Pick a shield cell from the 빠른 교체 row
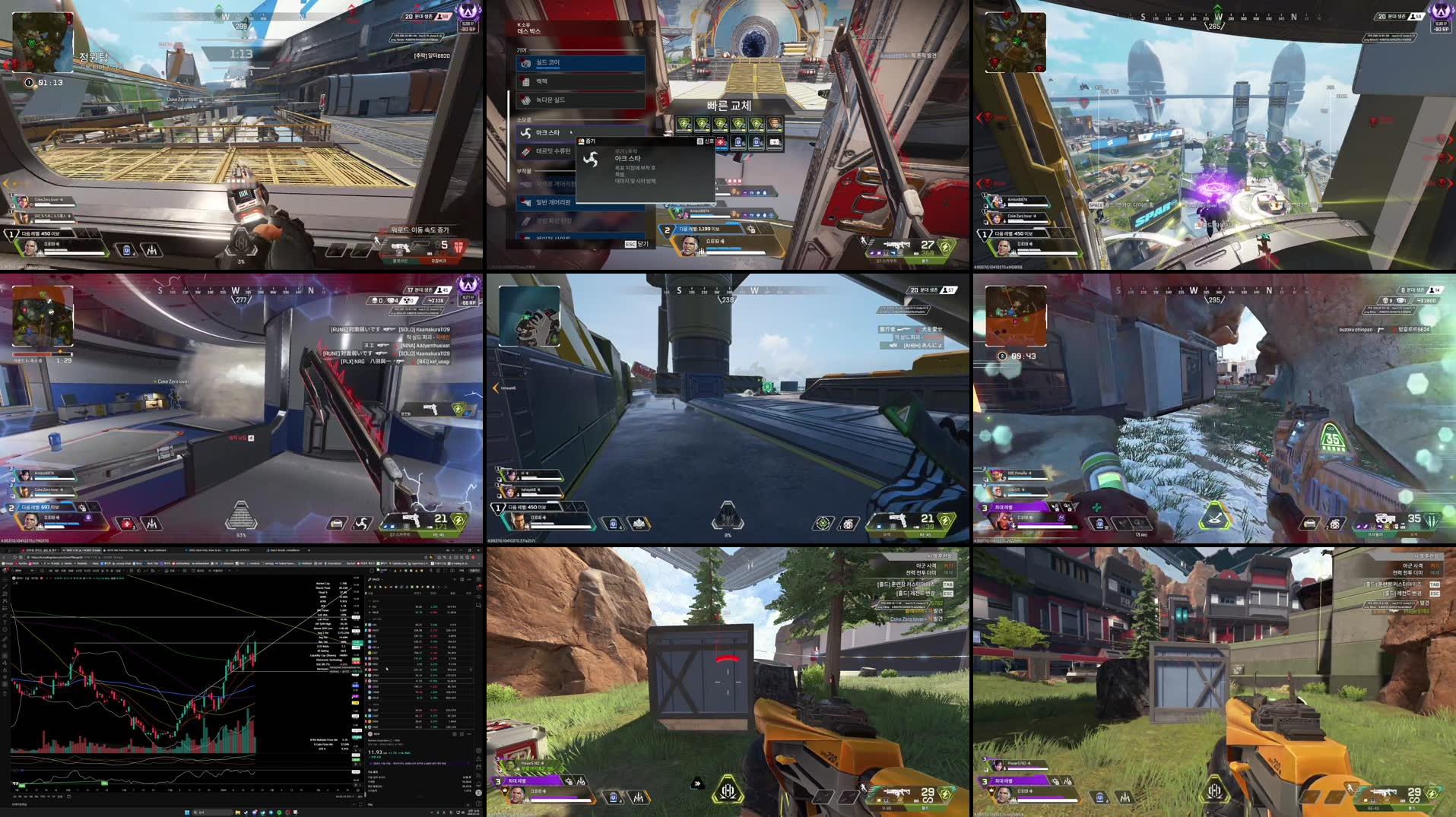The height and width of the screenshot is (817, 1456). [684, 125]
